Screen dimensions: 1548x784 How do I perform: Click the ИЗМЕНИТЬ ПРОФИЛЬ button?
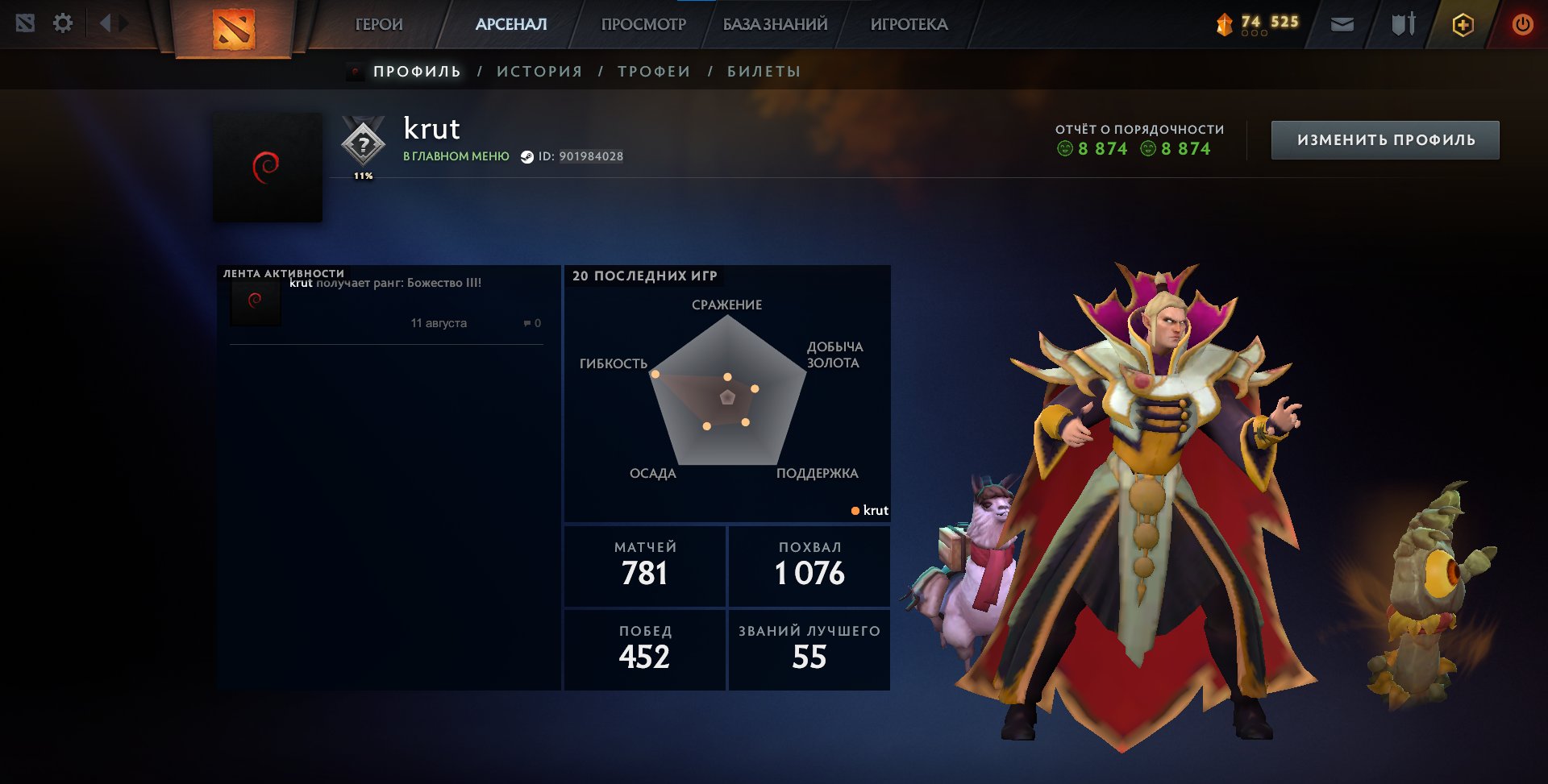click(x=1385, y=140)
